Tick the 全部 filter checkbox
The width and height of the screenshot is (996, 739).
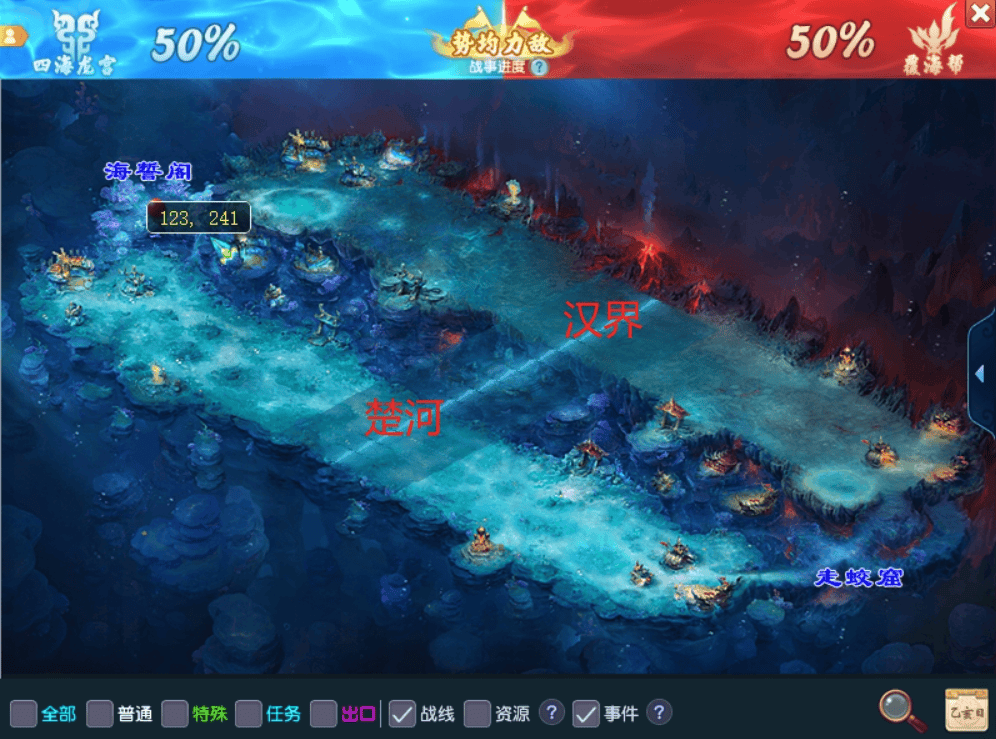point(24,713)
